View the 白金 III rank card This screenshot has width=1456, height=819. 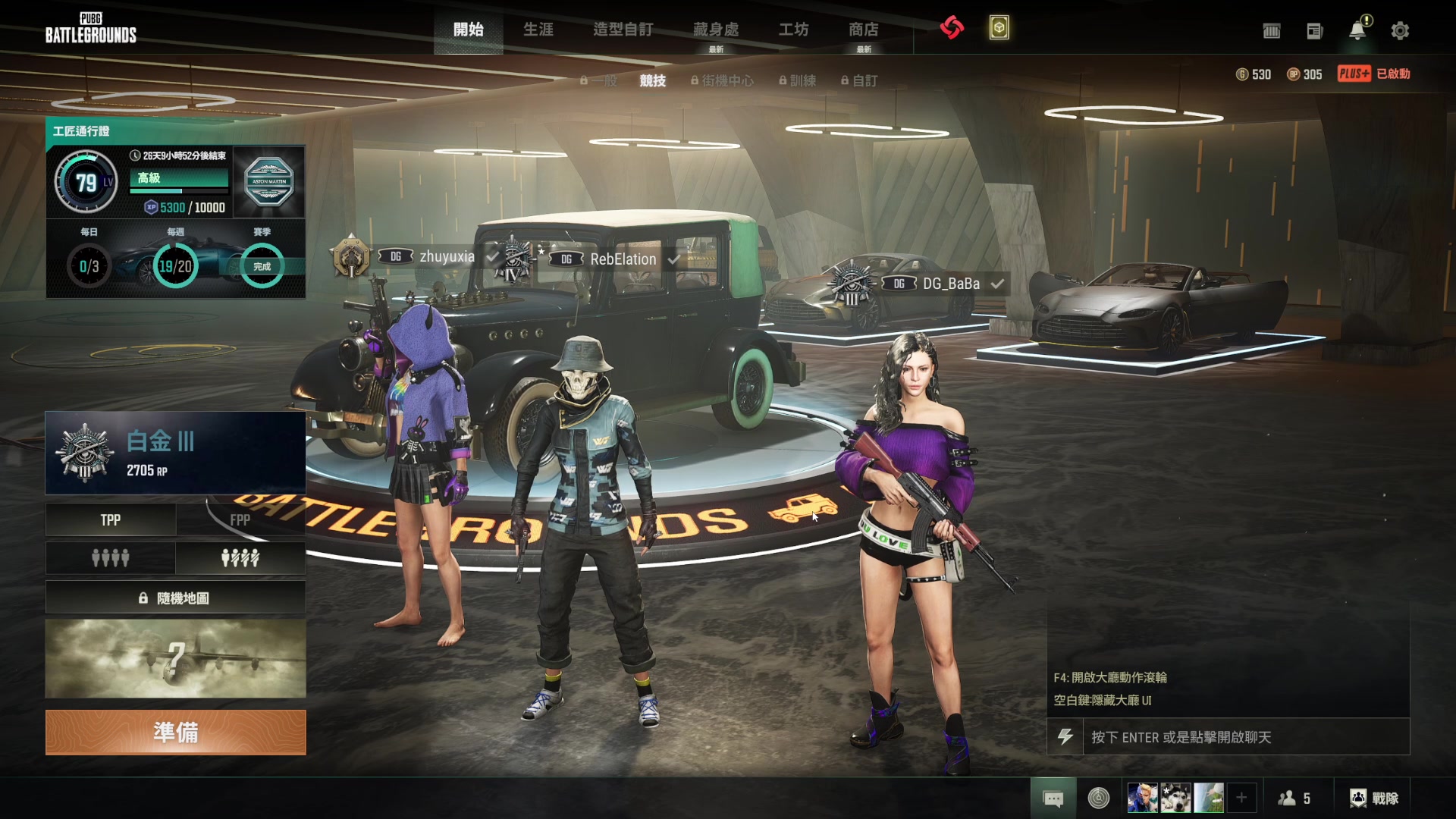click(x=175, y=453)
